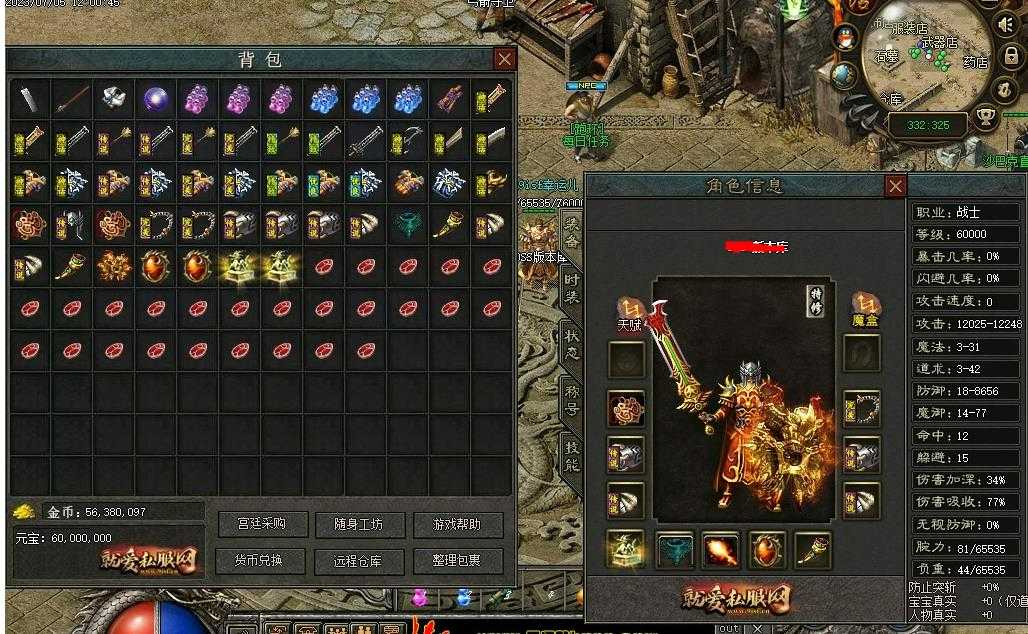Close the 背包 backpack window

click(505, 59)
